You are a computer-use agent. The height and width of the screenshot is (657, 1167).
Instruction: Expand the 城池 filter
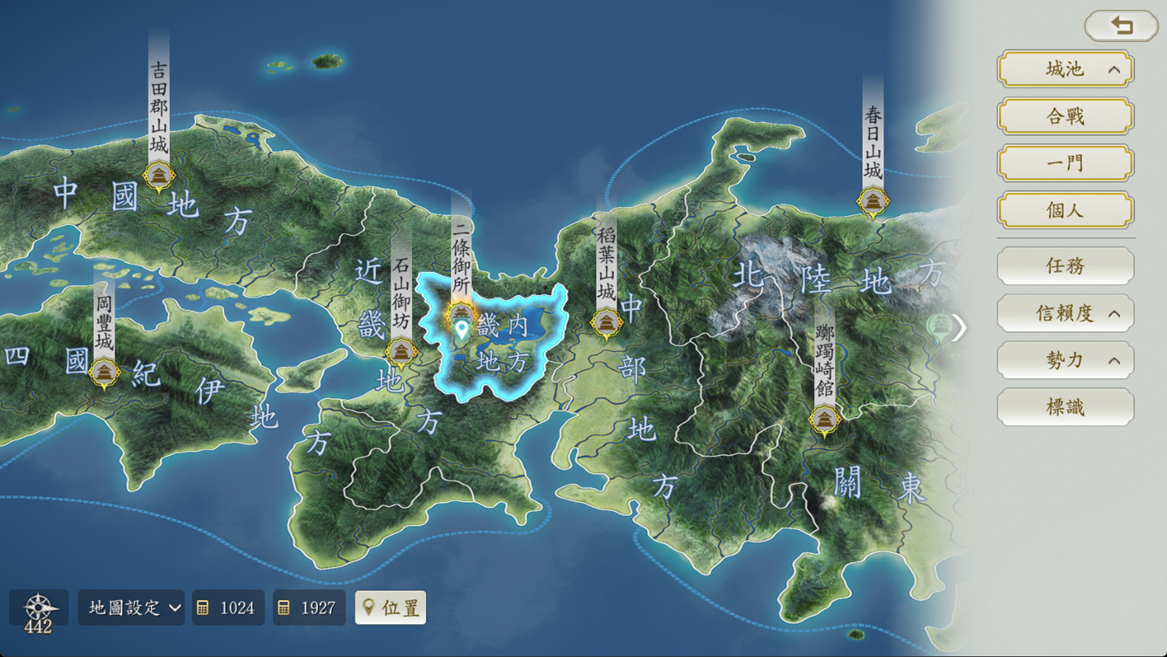click(x=1065, y=69)
